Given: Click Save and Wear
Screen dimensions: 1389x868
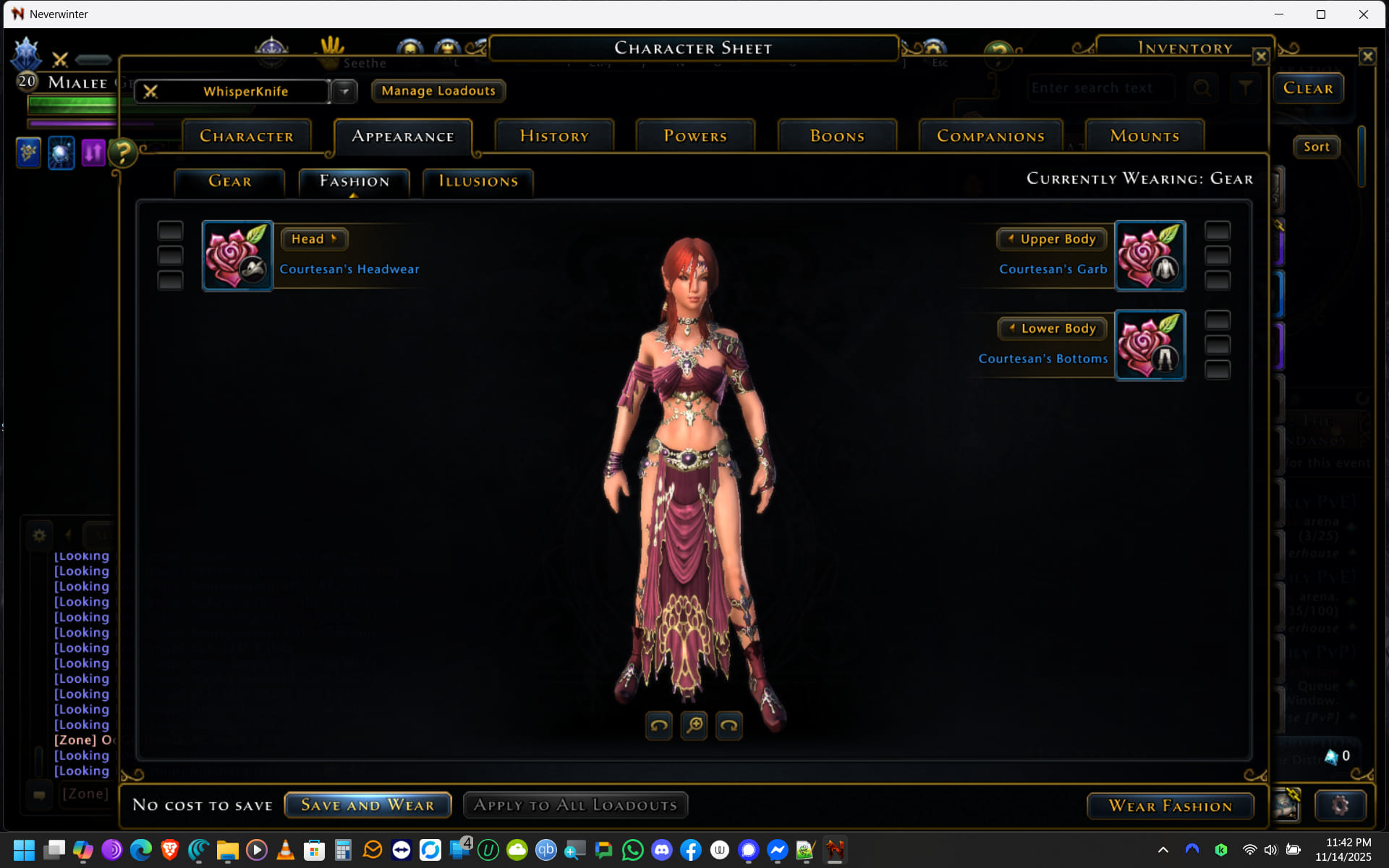Looking at the screenshot, I should [368, 805].
